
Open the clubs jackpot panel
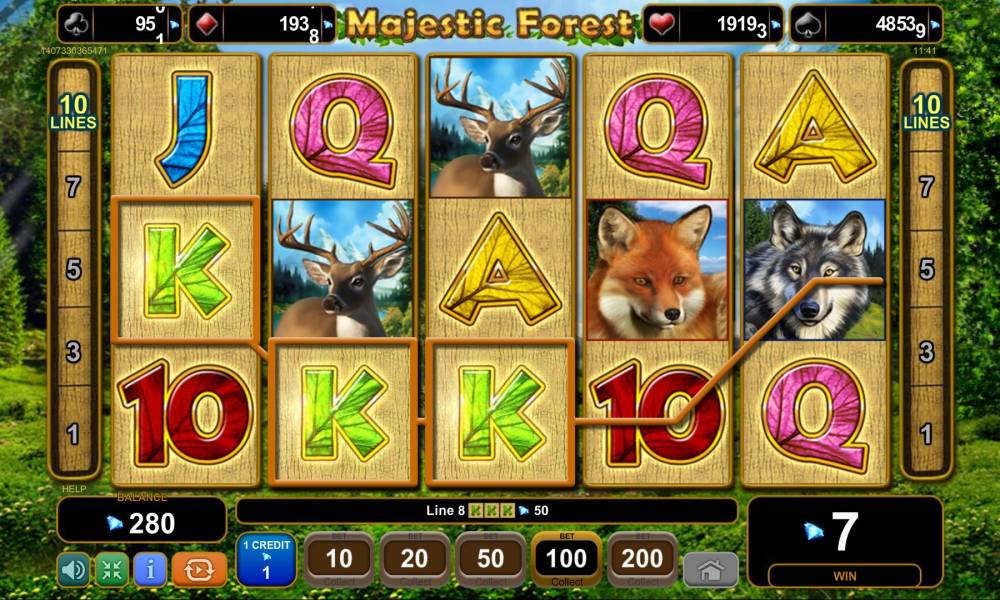coord(120,24)
